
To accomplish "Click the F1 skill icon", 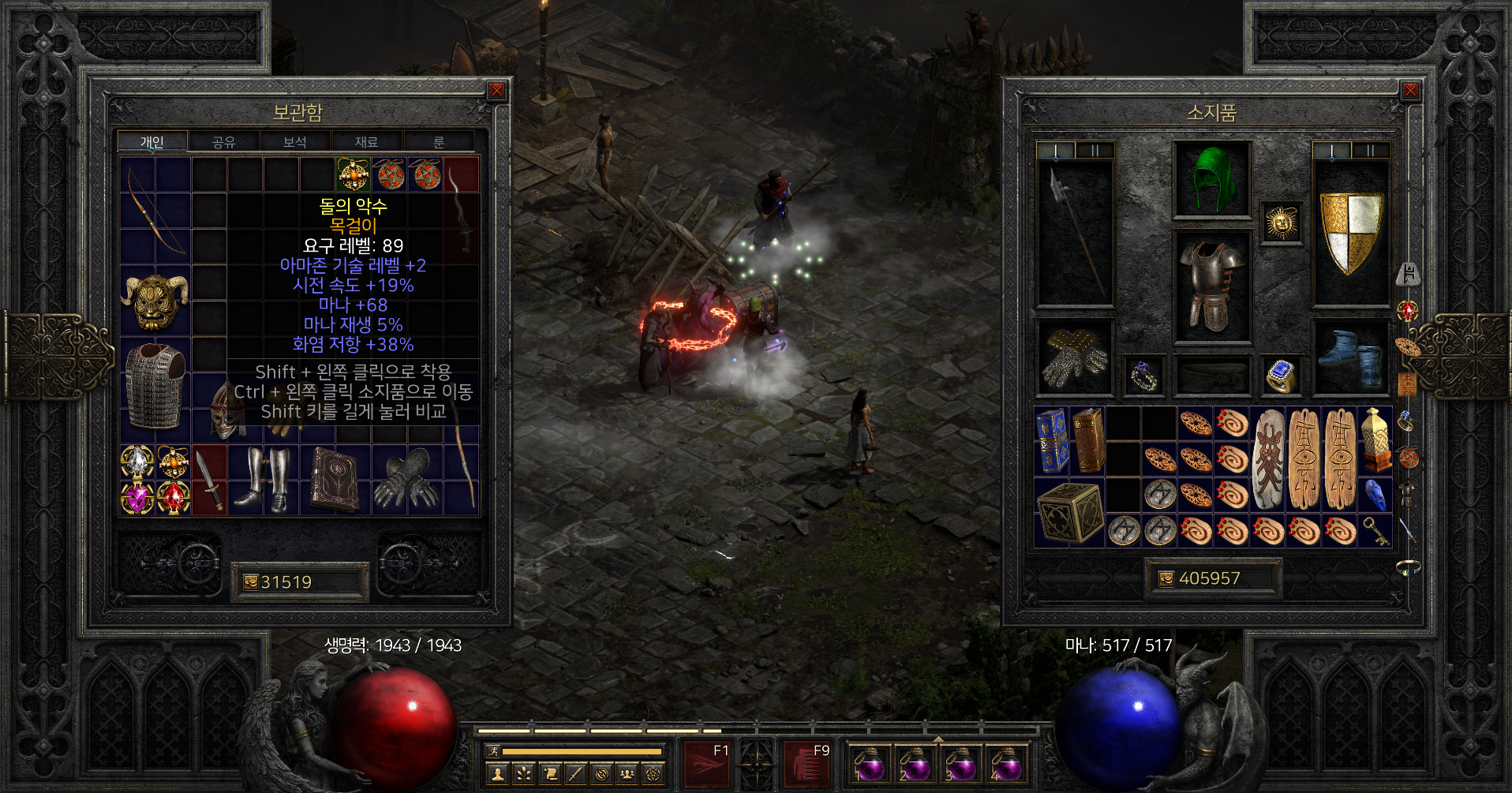I will pyautogui.click(x=707, y=764).
